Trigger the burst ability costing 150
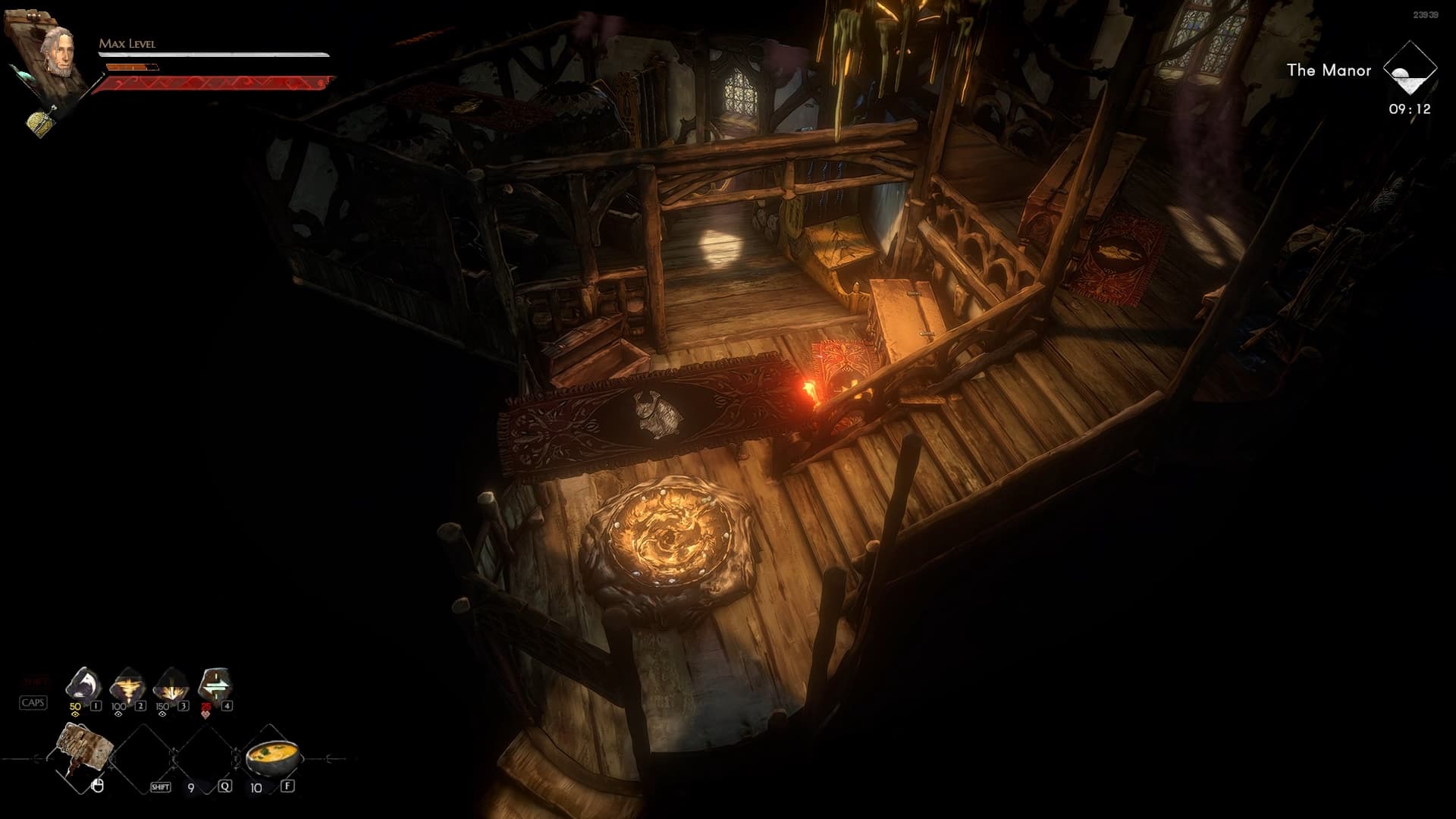 pyautogui.click(x=171, y=685)
